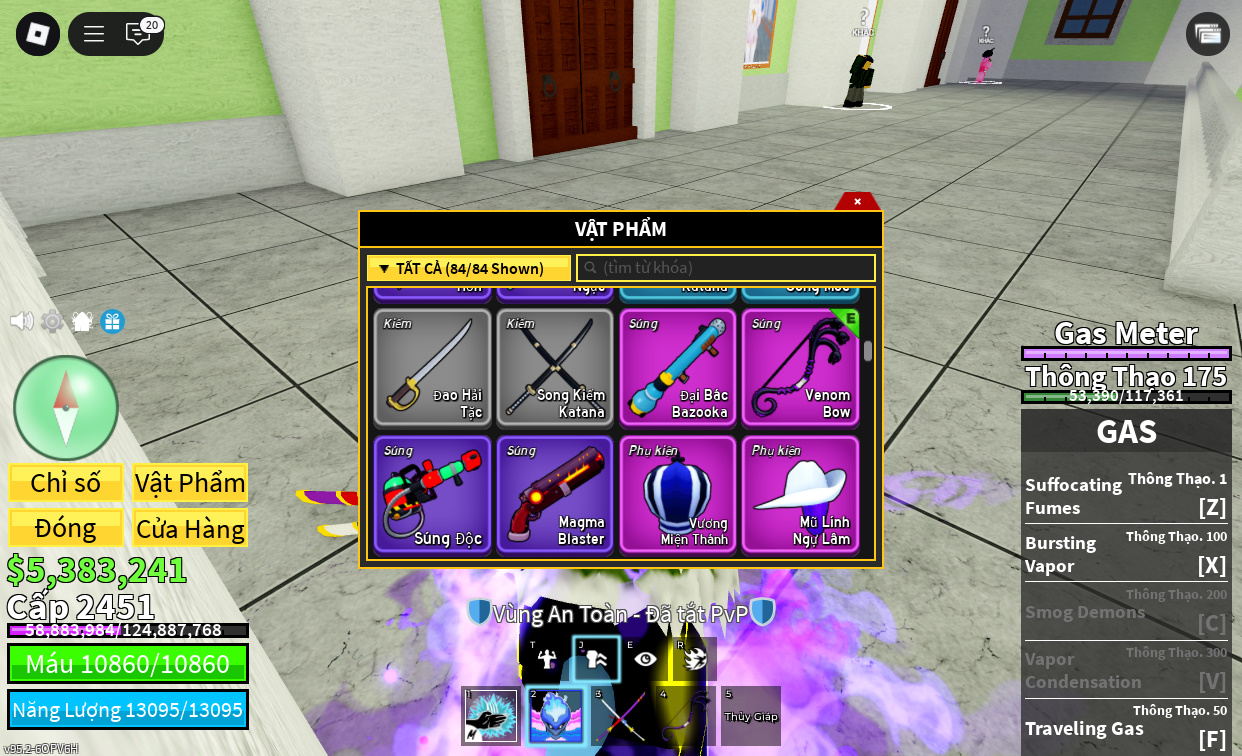The image size is (1242, 756).
Task: Click the item search field
Action: 726,268
